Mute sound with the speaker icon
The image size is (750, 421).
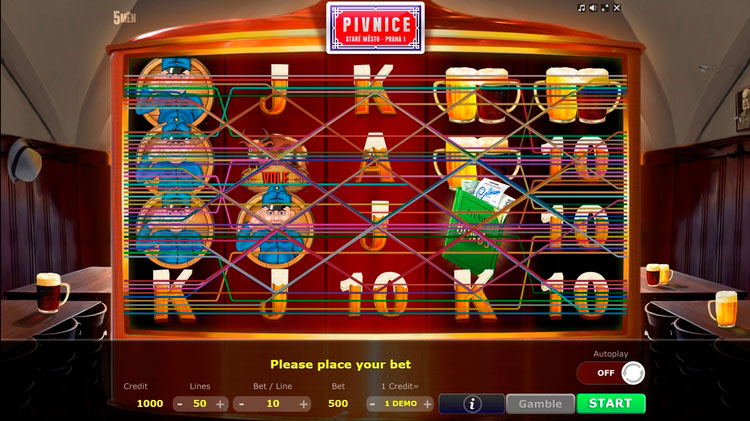point(593,7)
